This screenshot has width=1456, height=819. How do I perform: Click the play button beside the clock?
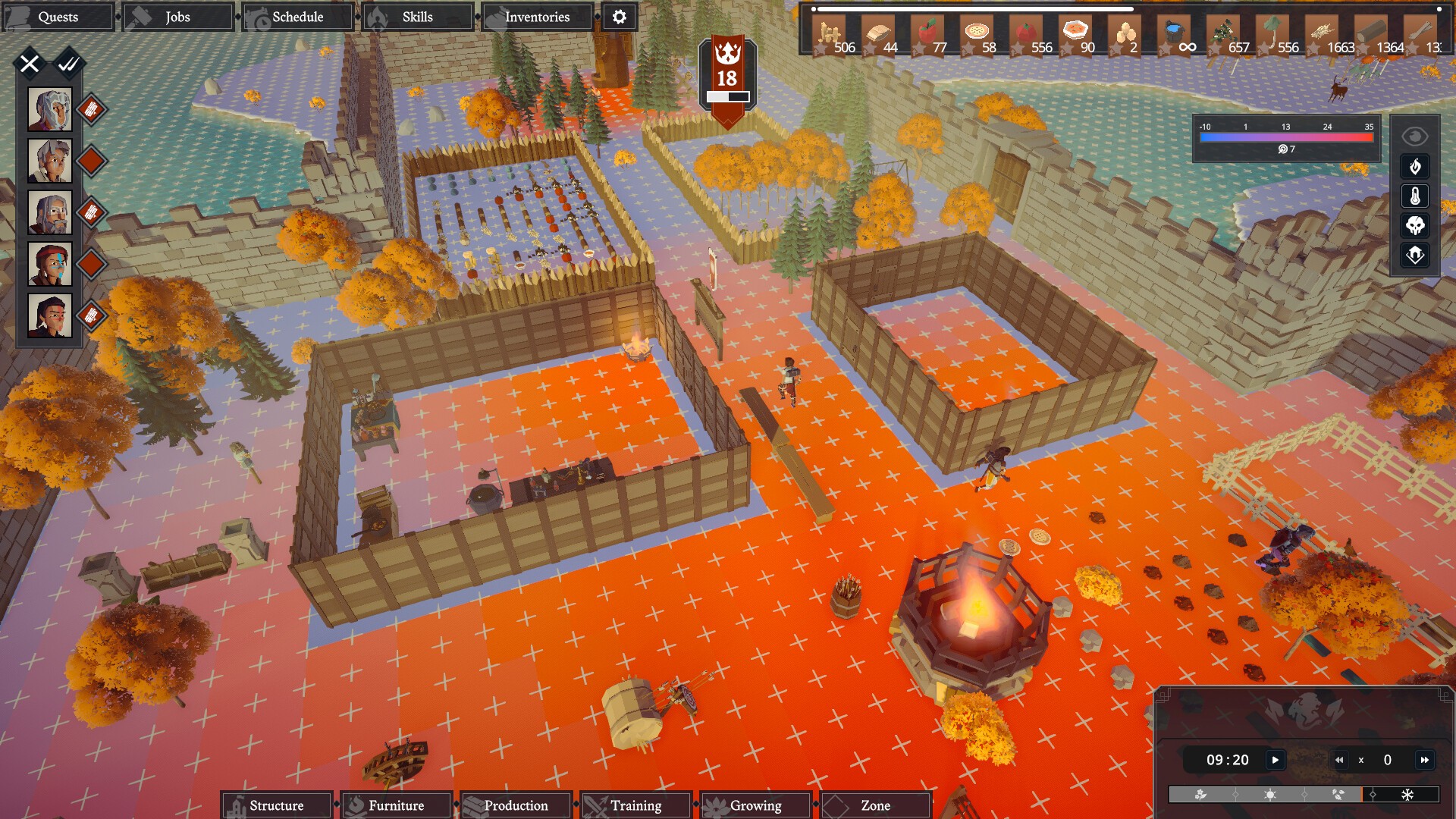[x=1276, y=760]
